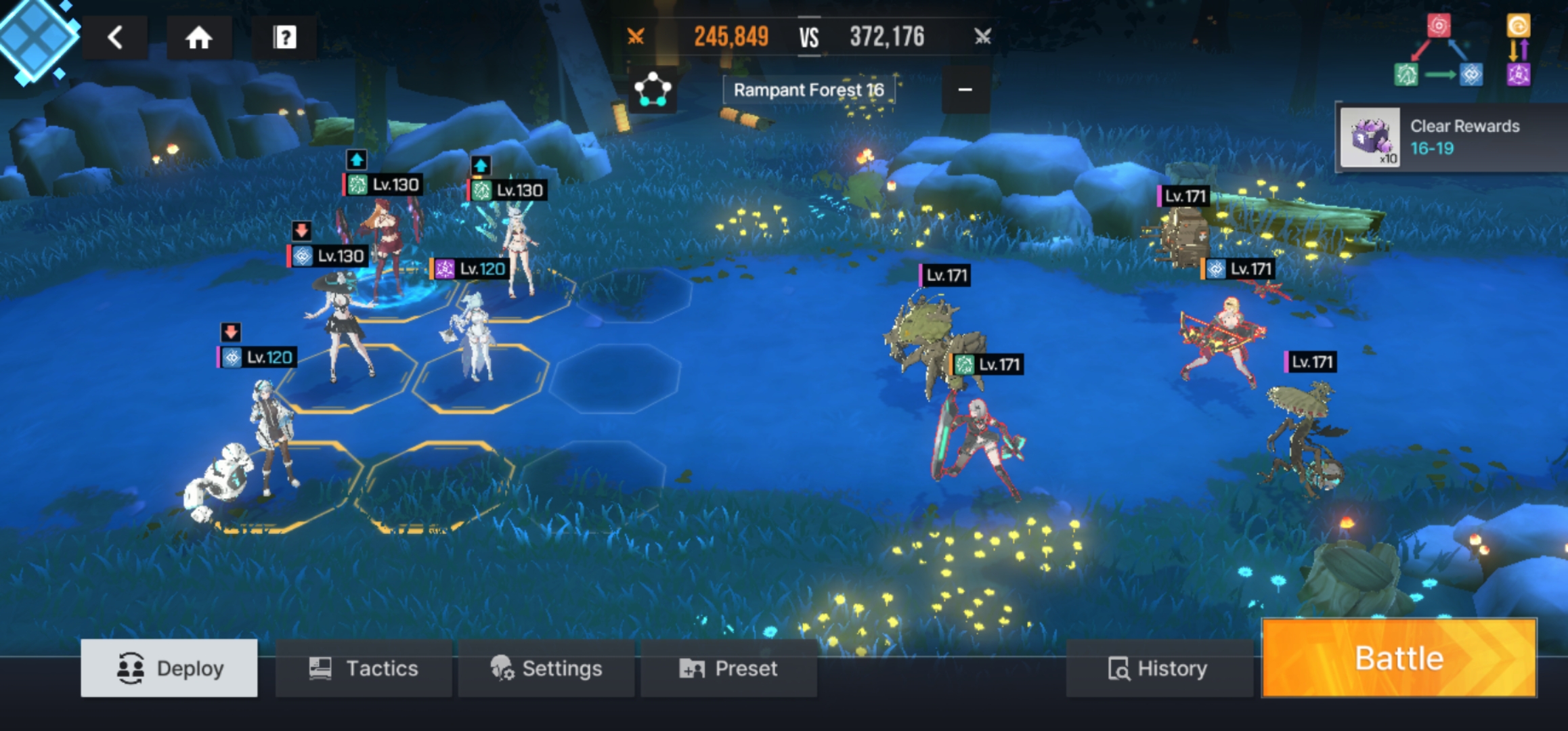
Task: View battle History
Action: tap(1158, 668)
